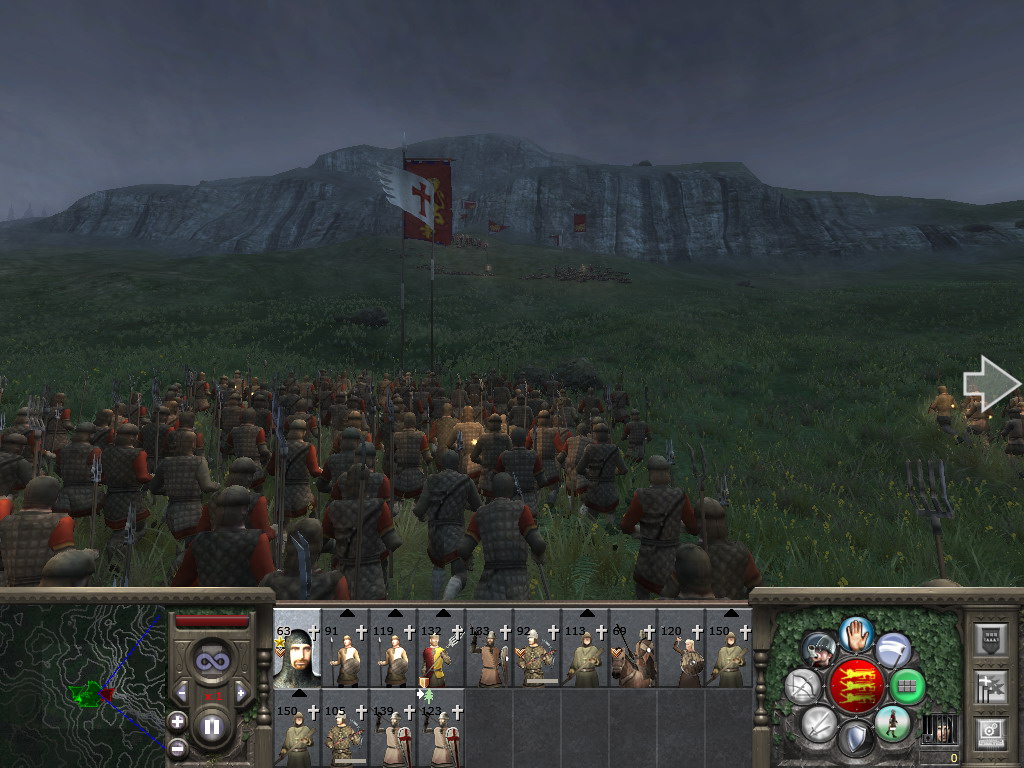Screen dimensions: 1024x768
Task: Select the unit card numbered 120
Action: [x=681, y=655]
